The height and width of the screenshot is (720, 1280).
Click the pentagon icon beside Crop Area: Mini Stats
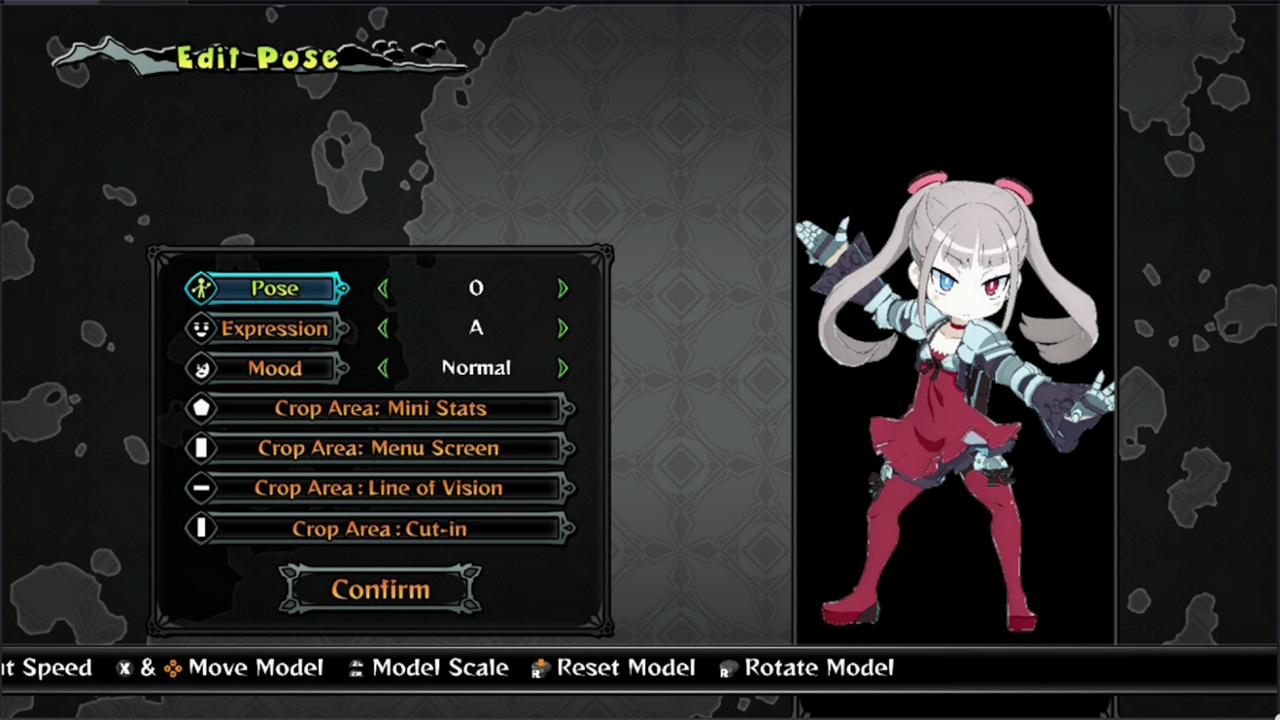click(x=201, y=408)
